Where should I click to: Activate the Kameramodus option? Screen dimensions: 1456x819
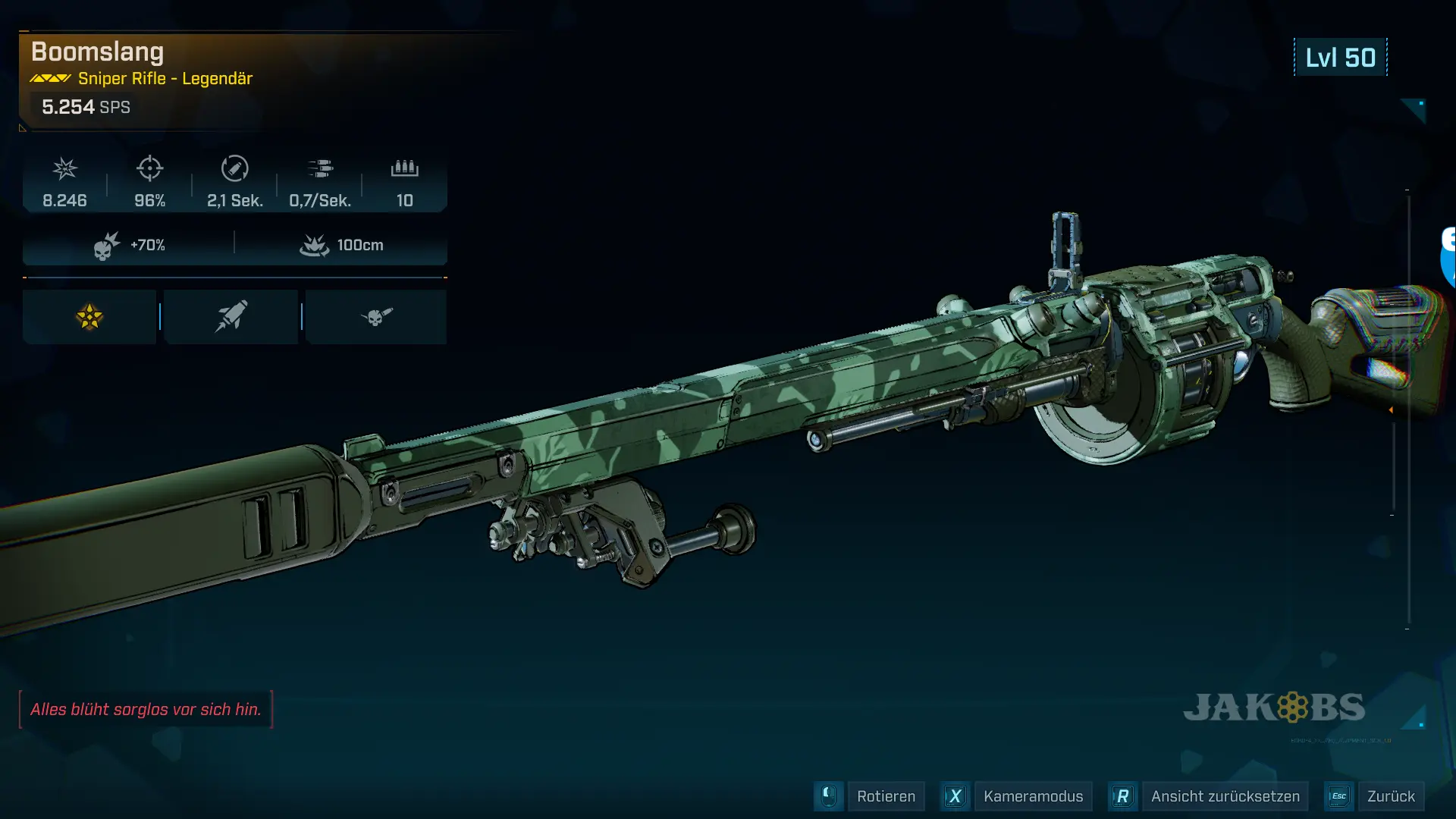point(1032,796)
